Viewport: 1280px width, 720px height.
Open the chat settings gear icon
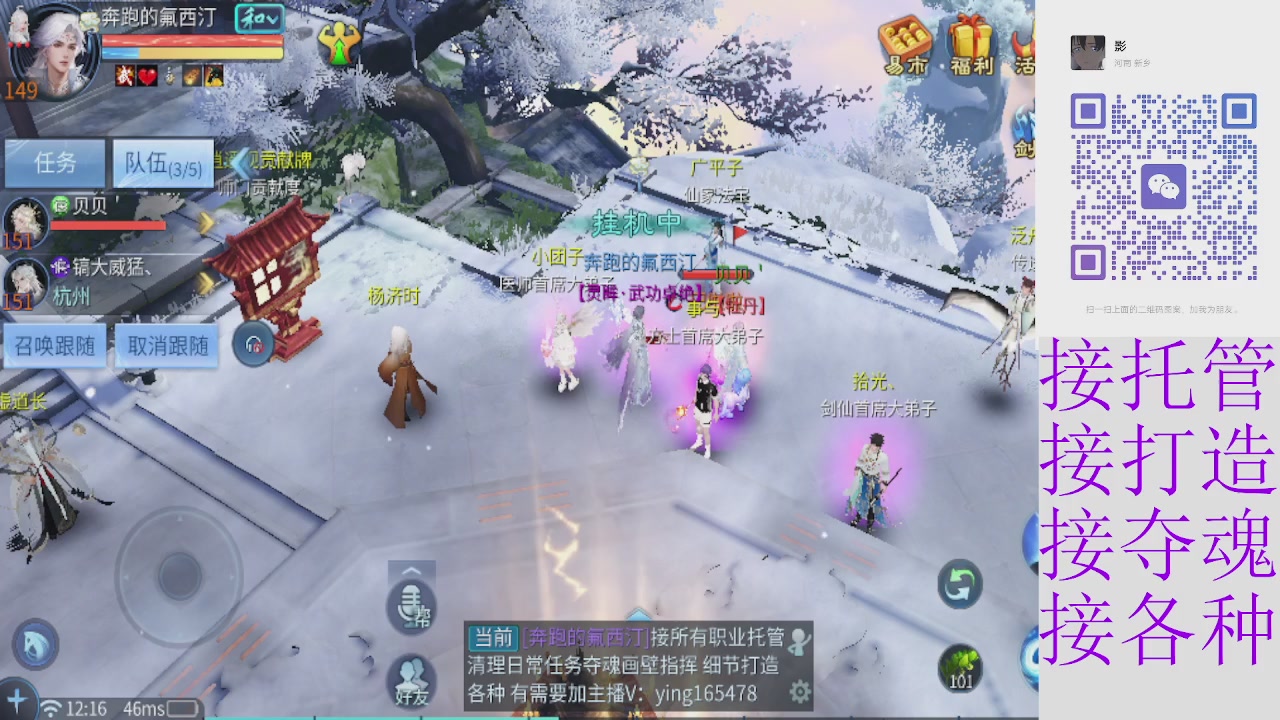[798, 690]
